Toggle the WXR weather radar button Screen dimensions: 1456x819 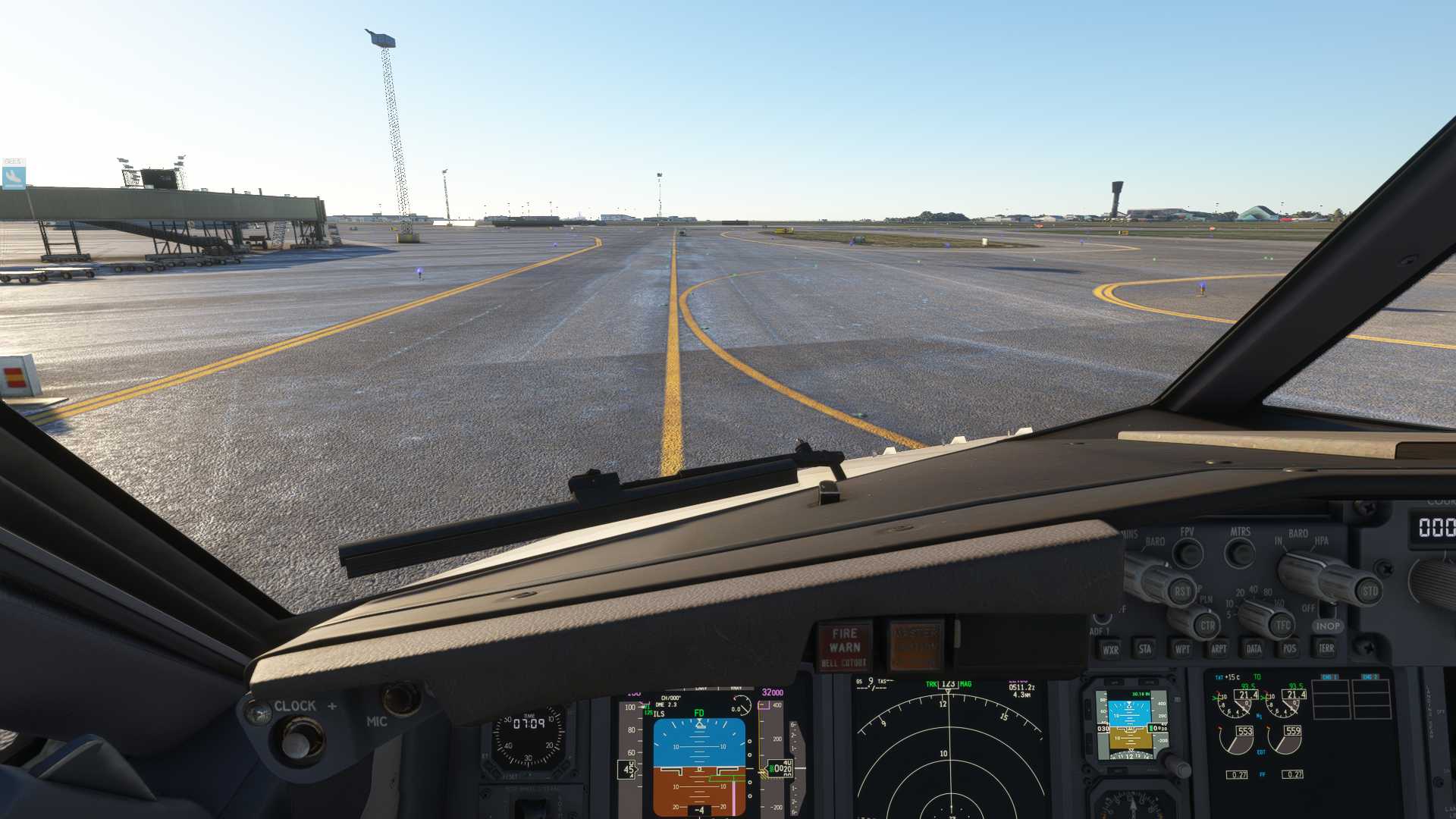click(x=1110, y=649)
